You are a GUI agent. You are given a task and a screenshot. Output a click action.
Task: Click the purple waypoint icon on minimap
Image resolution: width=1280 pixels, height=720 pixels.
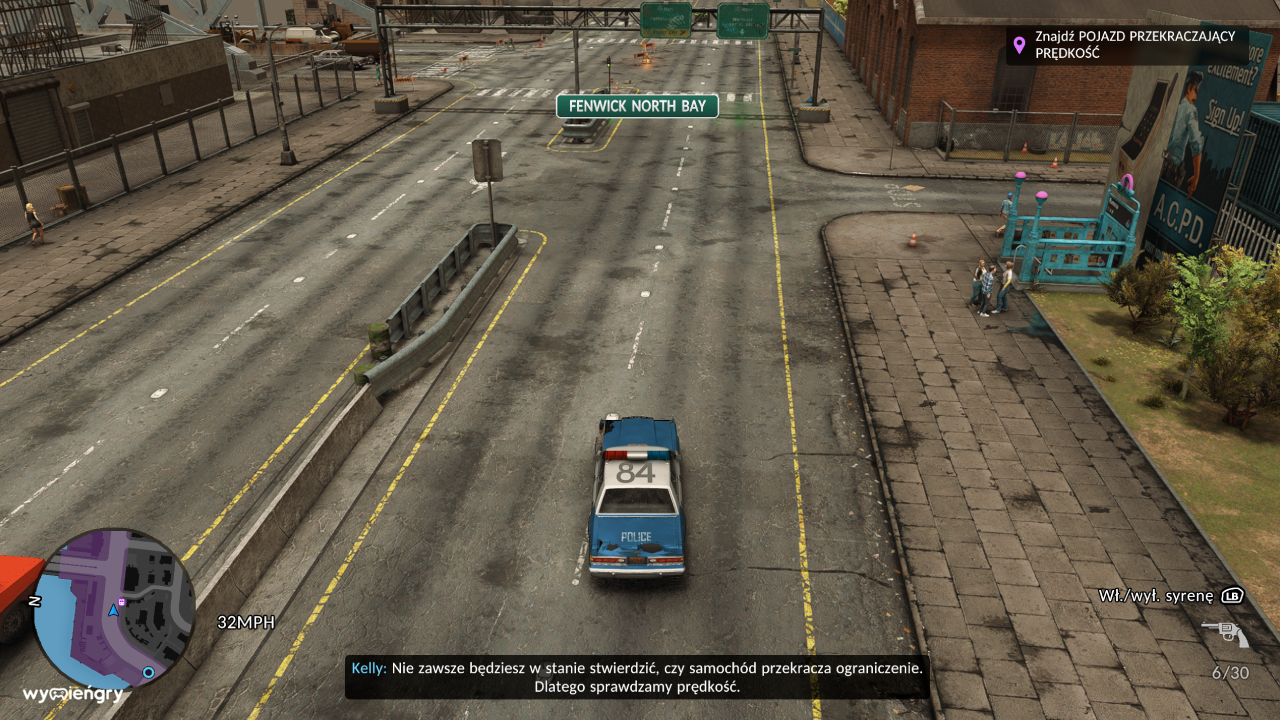pyautogui.click(x=122, y=602)
